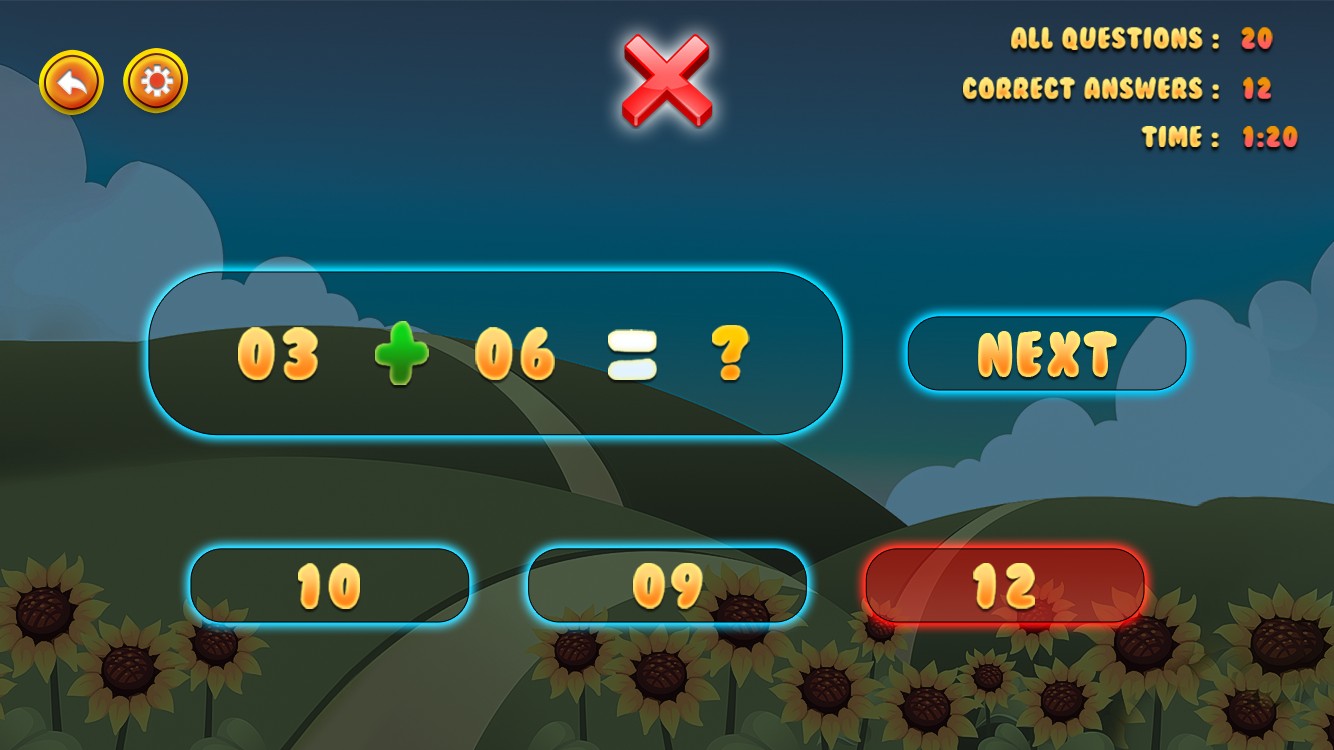Click the red 12 answer button
The image size is (1334, 750).
click(x=1004, y=585)
